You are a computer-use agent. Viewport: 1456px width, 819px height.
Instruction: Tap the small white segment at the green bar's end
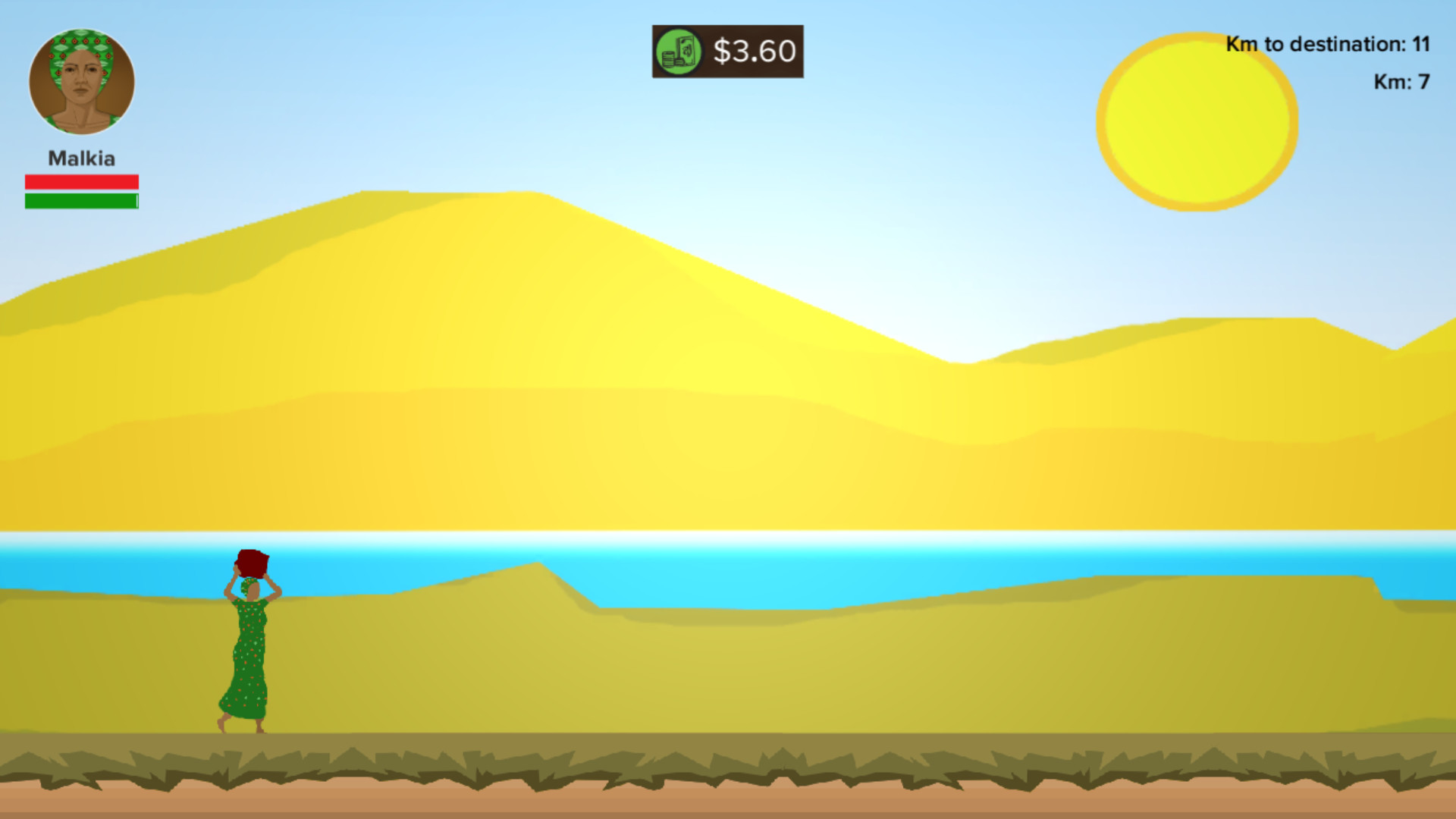click(136, 199)
